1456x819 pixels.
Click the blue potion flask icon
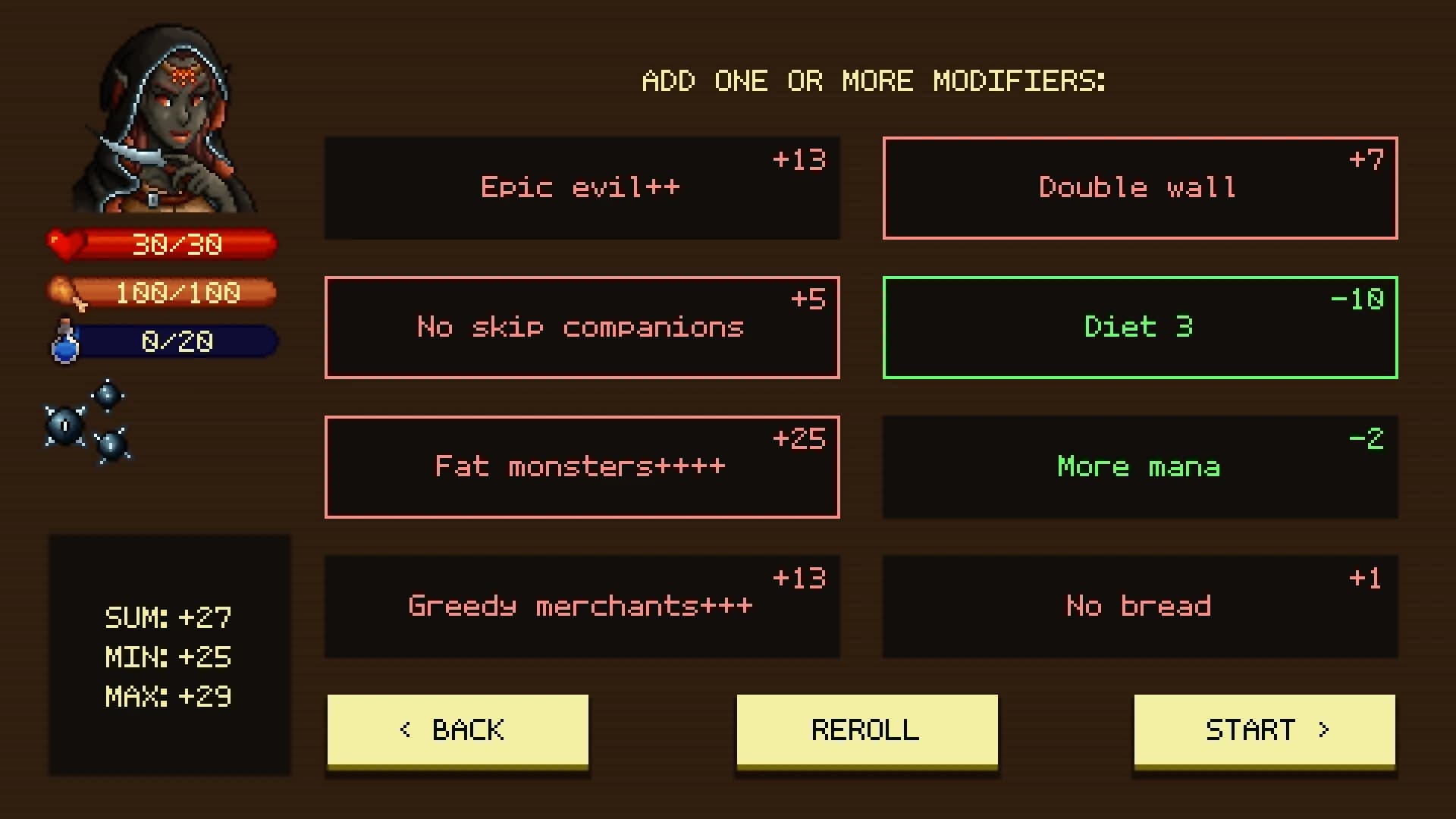(65, 341)
